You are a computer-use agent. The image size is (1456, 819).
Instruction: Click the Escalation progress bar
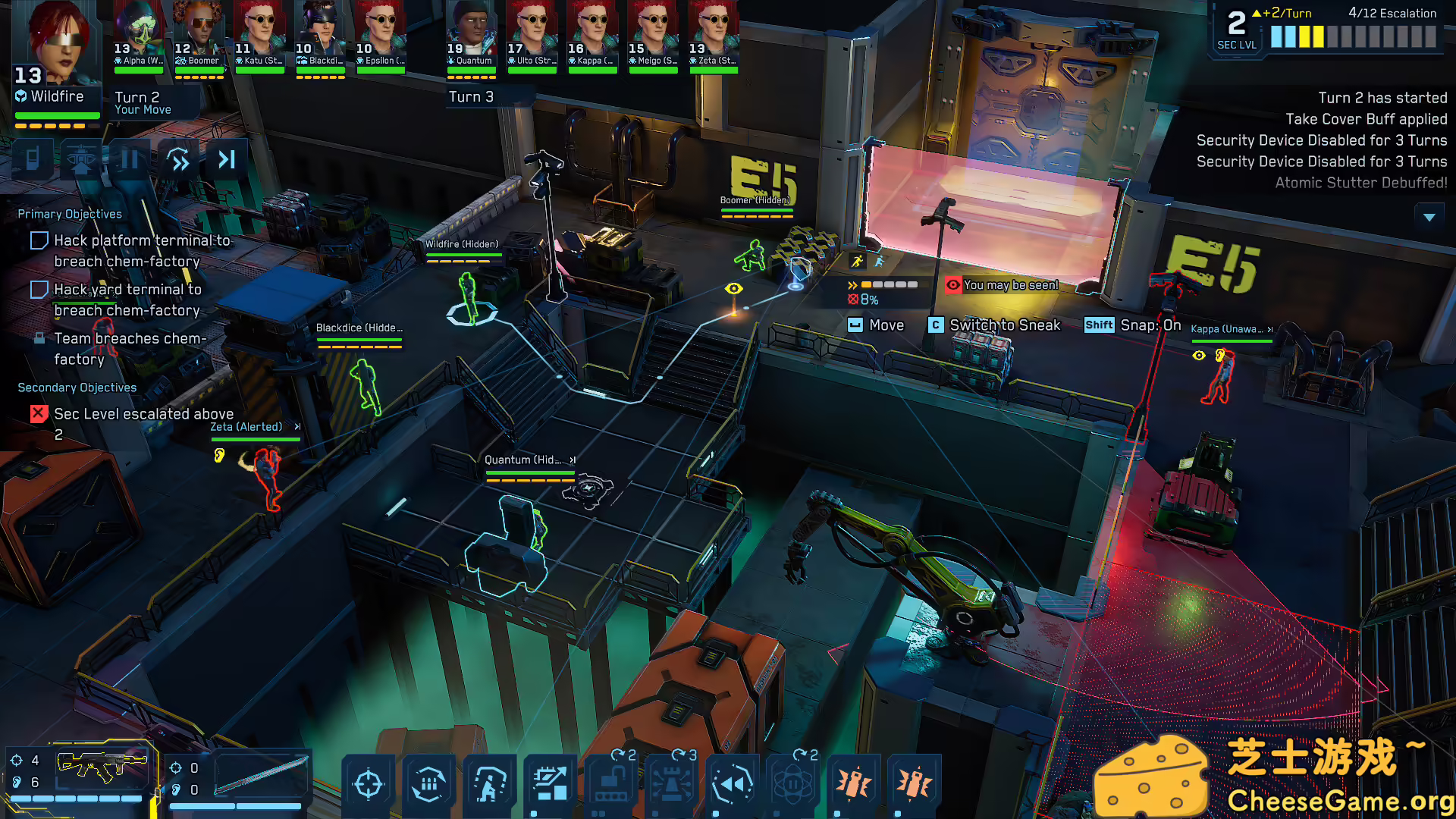pyautogui.click(x=1357, y=33)
